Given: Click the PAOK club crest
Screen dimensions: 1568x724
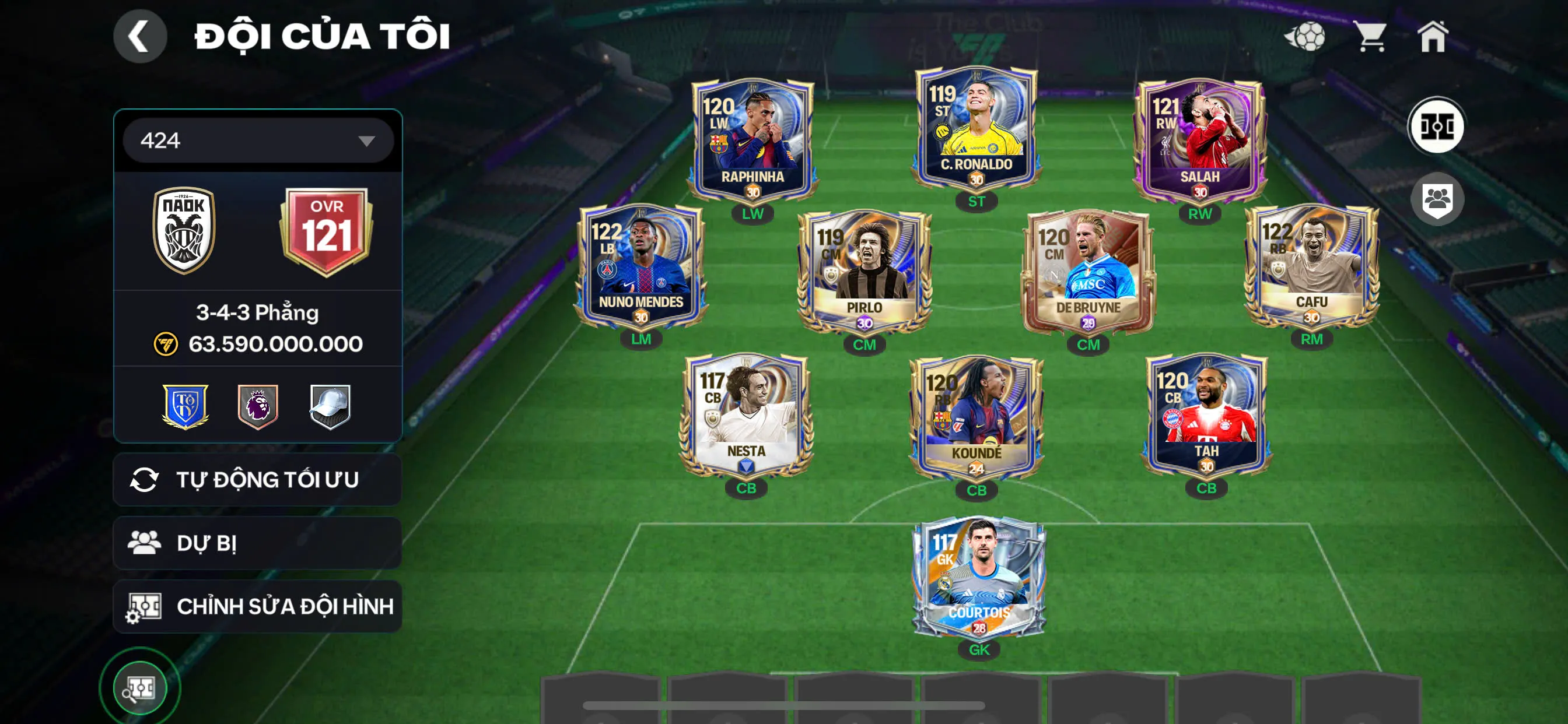Looking at the screenshot, I should [x=184, y=230].
